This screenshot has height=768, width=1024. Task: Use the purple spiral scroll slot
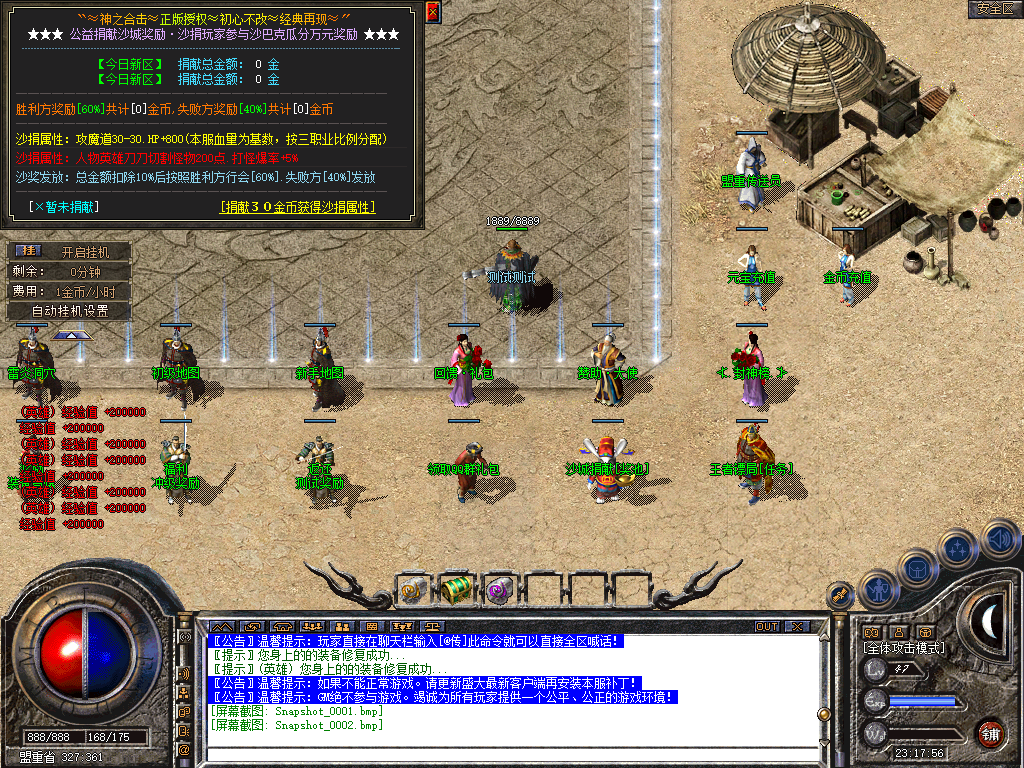pyautogui.click(x=498, y=590)
